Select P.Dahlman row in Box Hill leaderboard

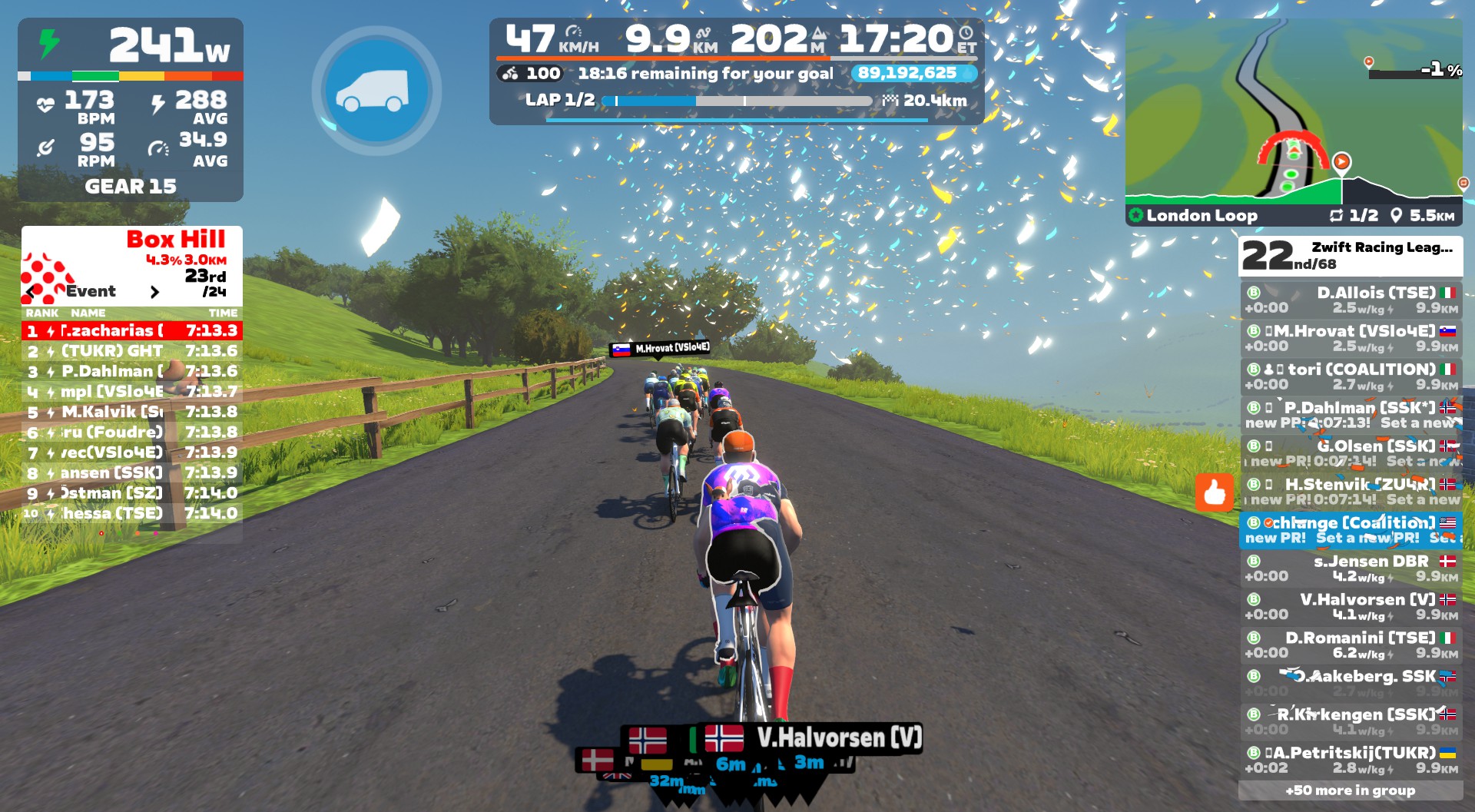pyautogui.click(x=132, y=371)
